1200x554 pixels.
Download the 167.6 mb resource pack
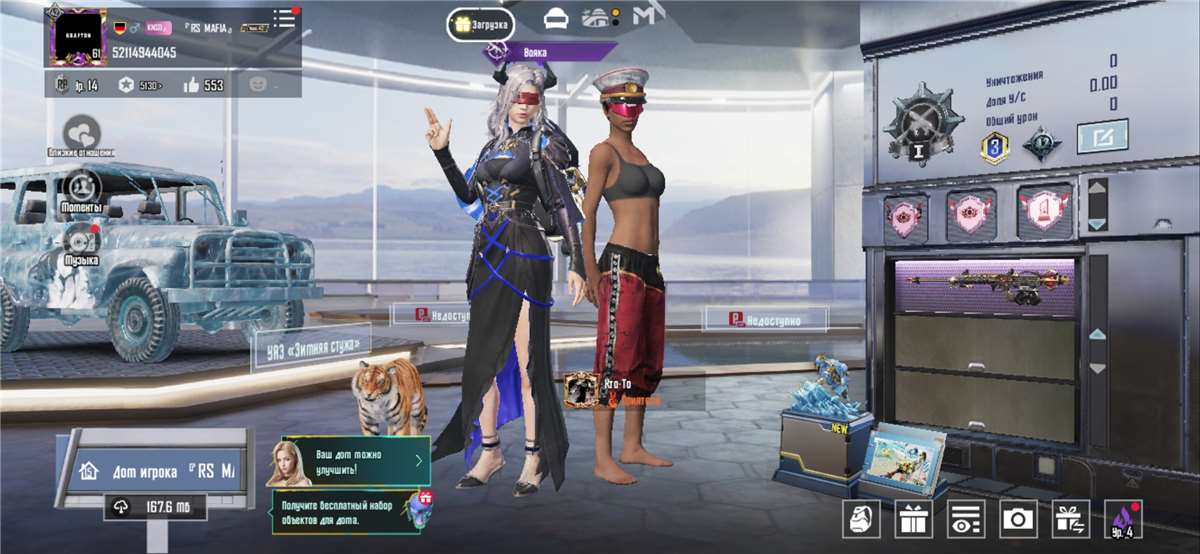[156, 508]
